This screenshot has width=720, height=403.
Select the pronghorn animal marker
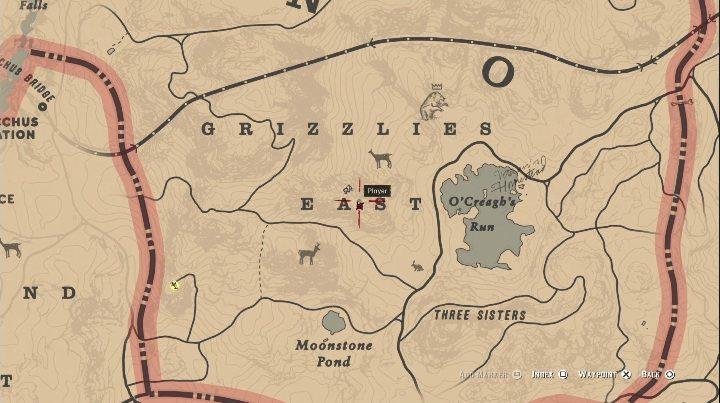point(309,253)
